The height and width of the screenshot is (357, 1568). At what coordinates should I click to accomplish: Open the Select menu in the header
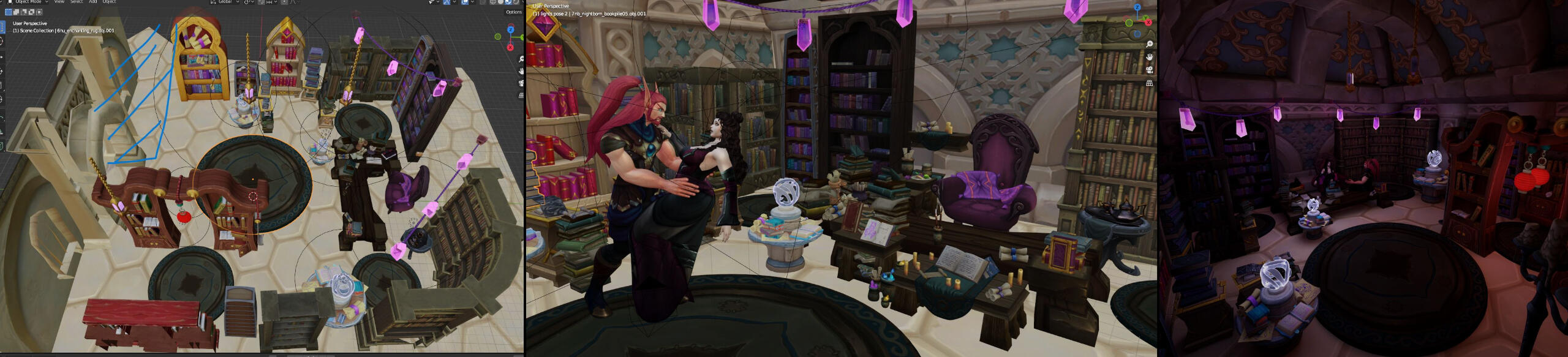[x=77, y=2]
